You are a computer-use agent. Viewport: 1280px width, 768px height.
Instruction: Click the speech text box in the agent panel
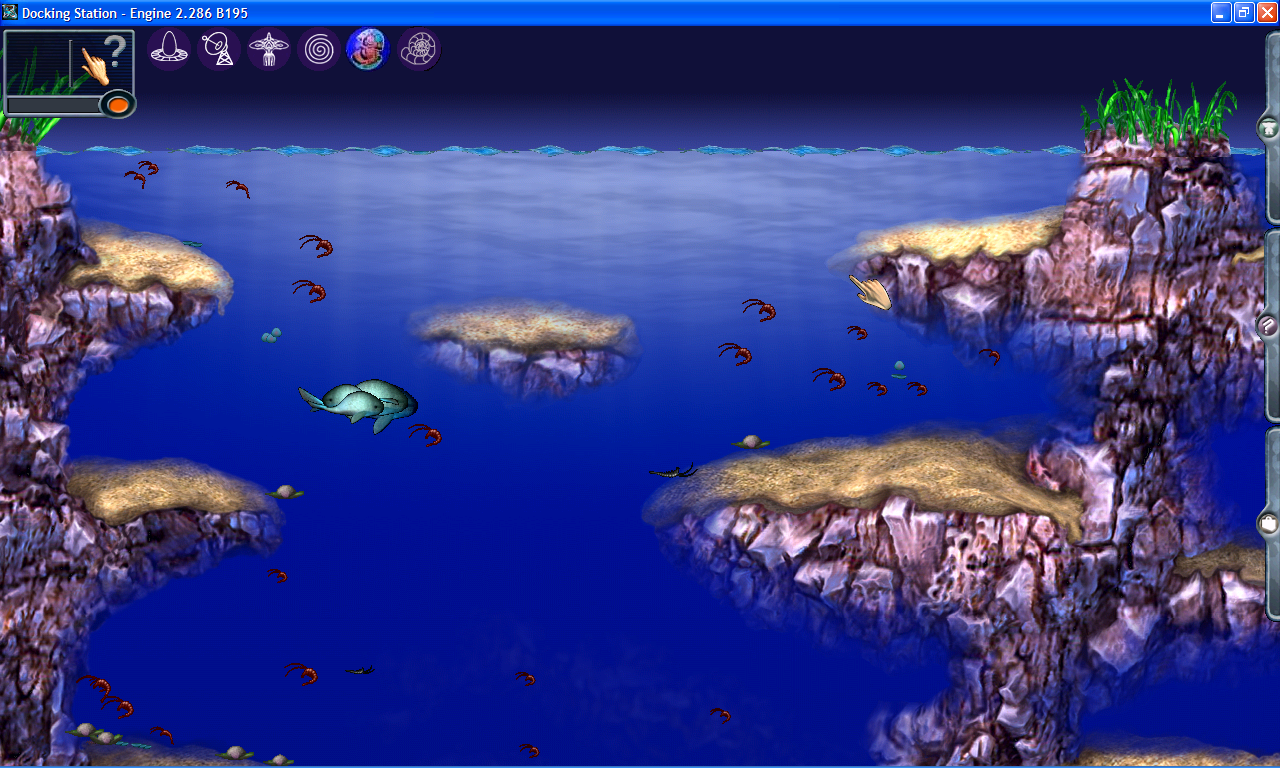click(x=55, y=103)
